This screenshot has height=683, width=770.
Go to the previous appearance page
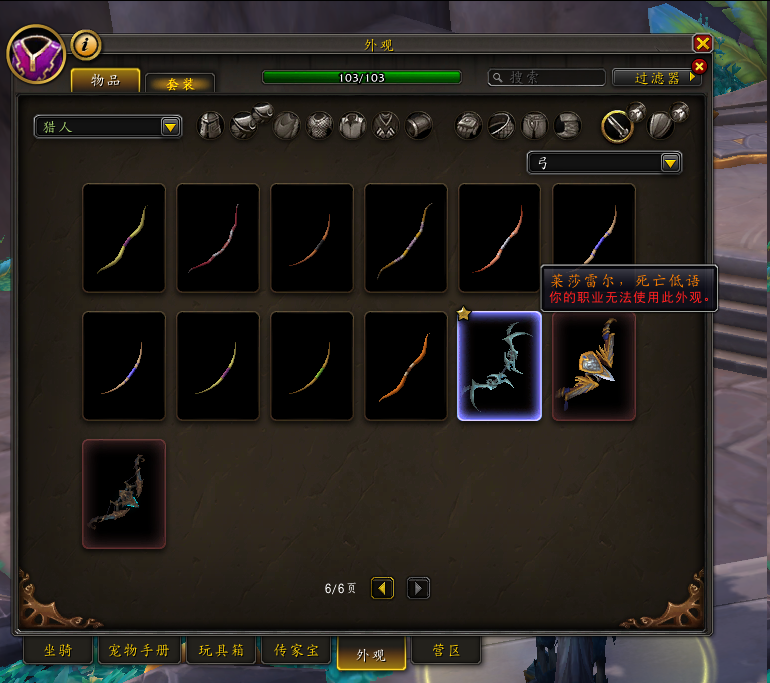point(383,588)
